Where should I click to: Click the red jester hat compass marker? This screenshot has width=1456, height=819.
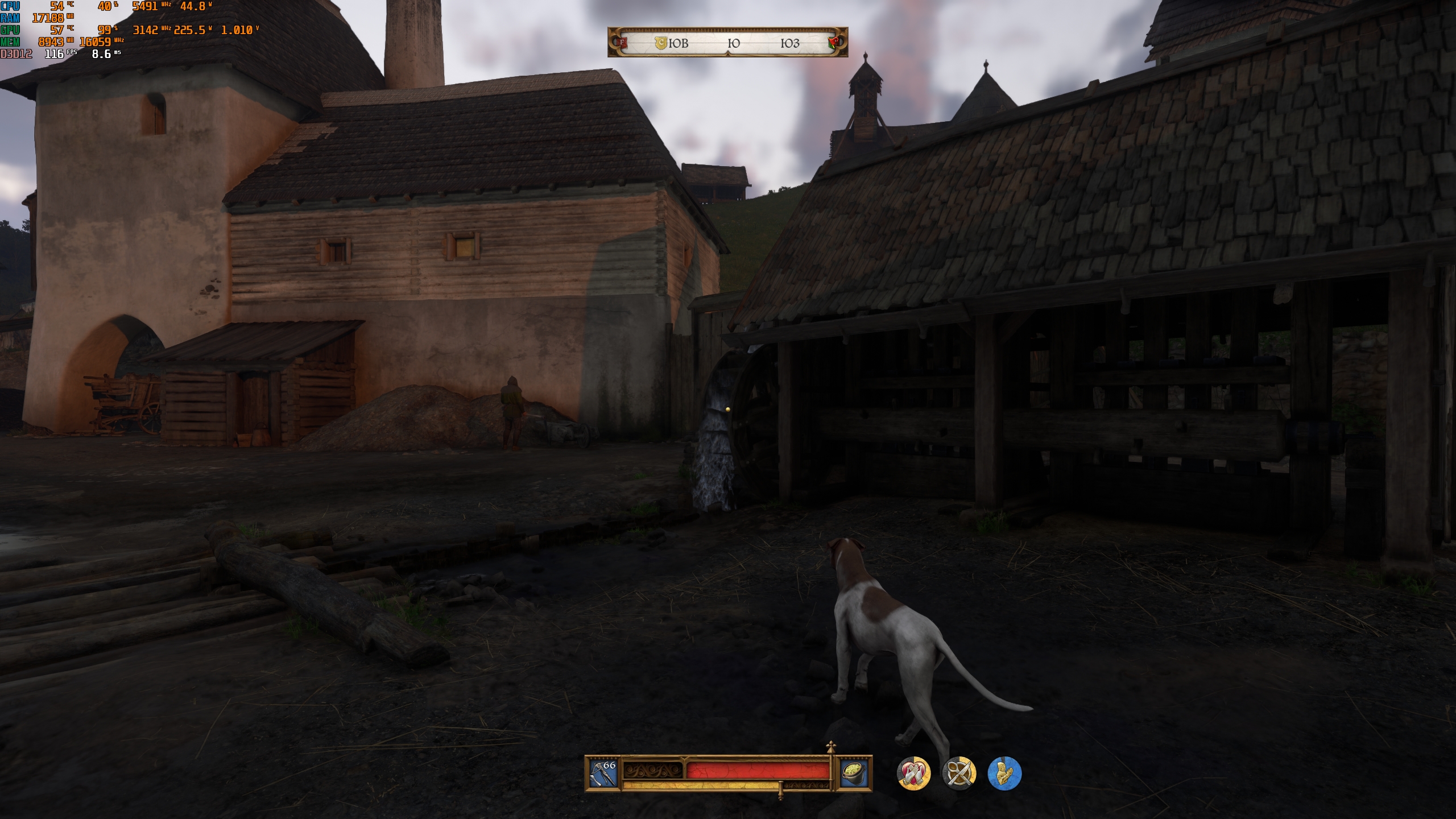pyautogui.click(x=834, y=43)
